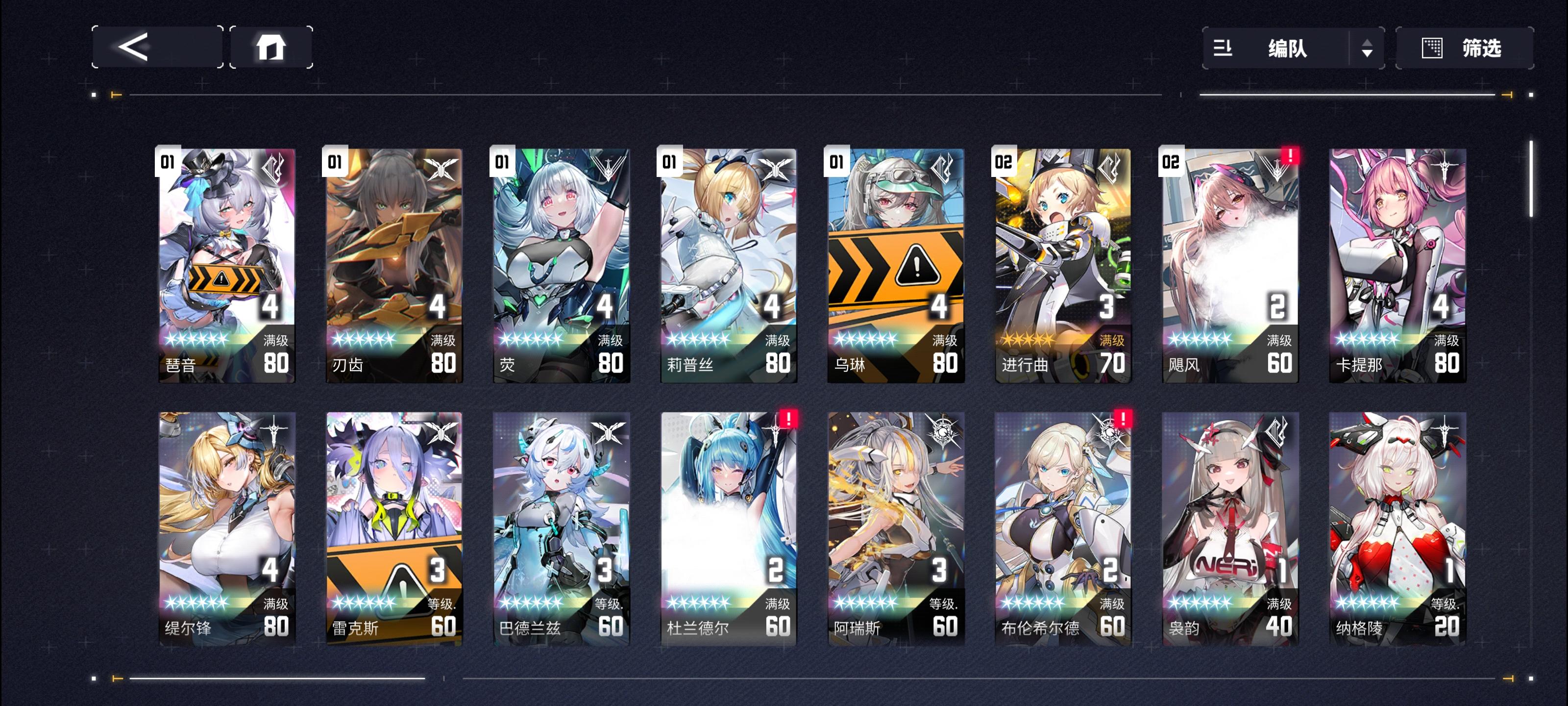Click the home icon to return to main menu
The image size is (1568, 706).
(x=272, y=49)
